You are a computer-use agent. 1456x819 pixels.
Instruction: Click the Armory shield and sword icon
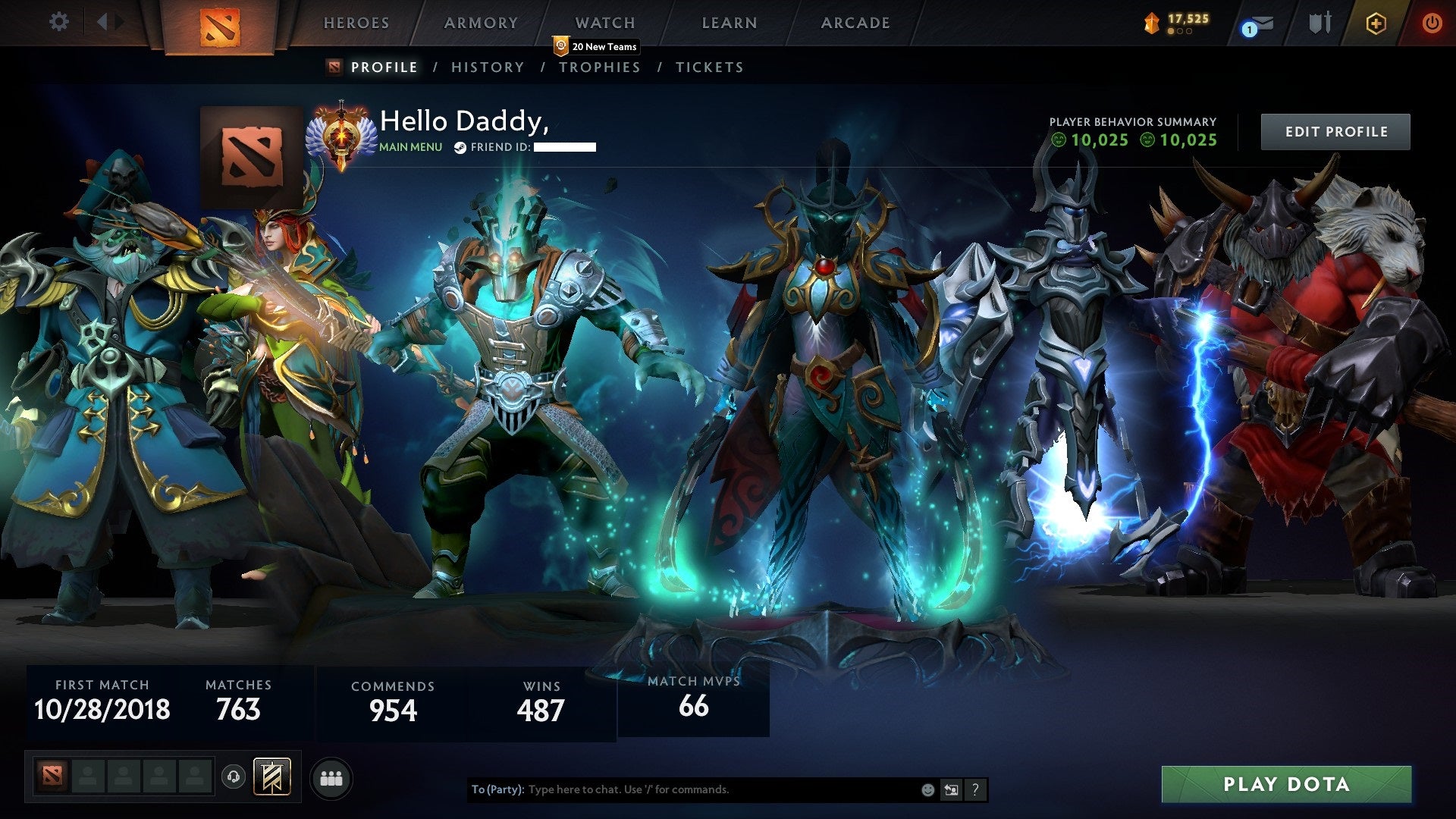pyautogui.click(x=1319, y=23)
